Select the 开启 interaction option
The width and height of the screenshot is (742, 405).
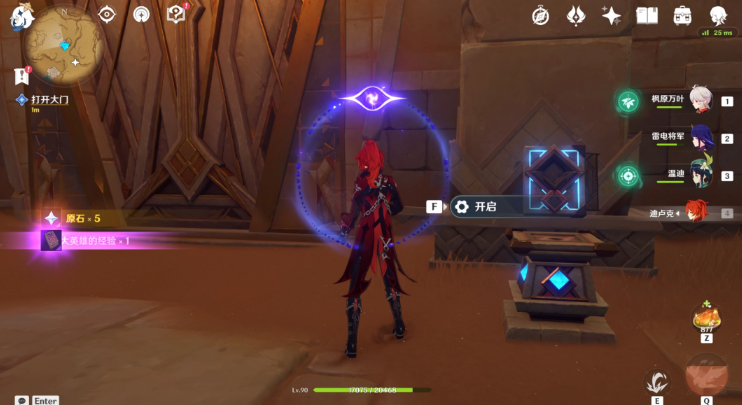point(484,207)
